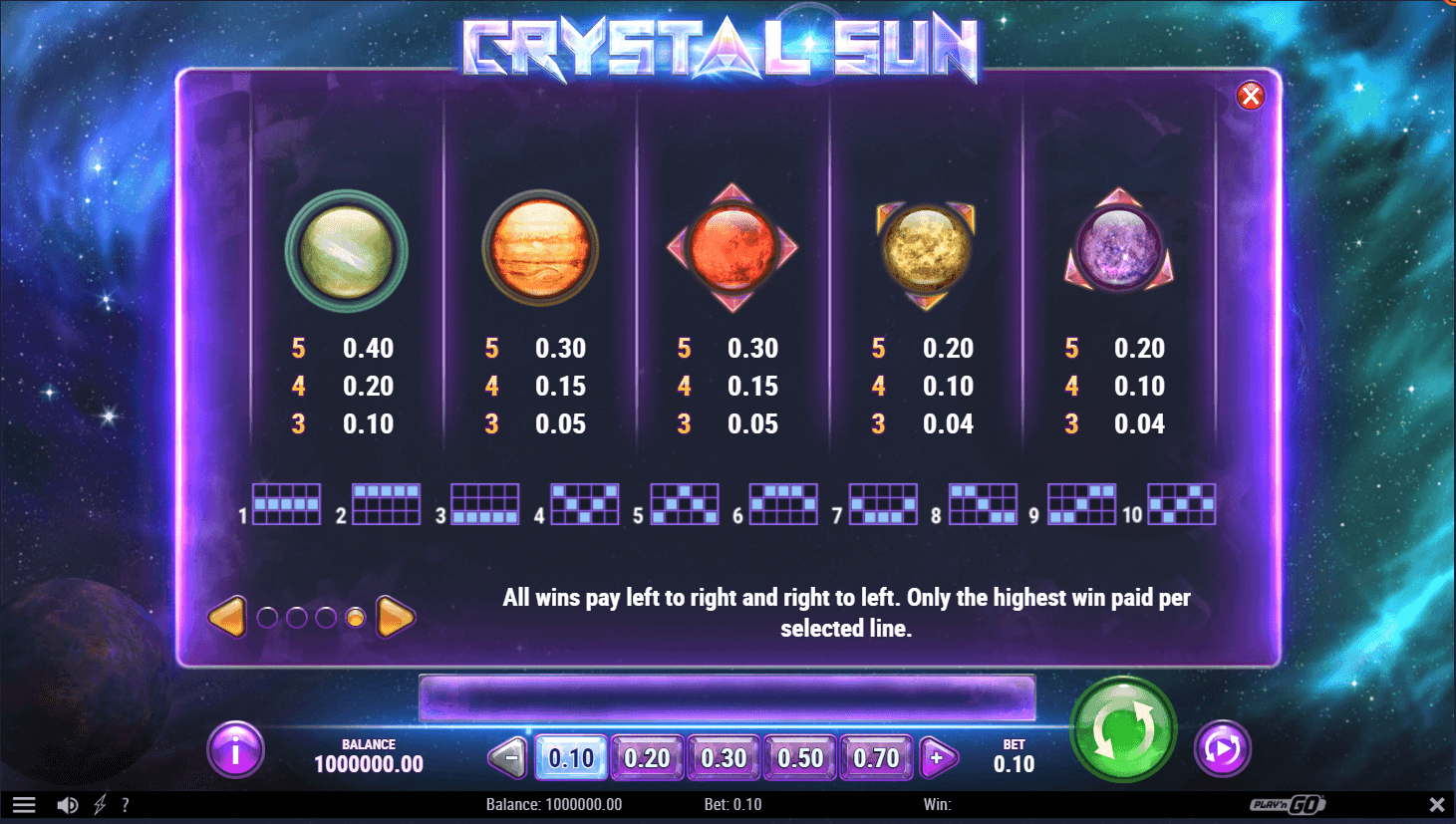The height and width of the screenshot is (824, 1456).
Task: Open the hamburger menu in bottom bar
Action: click(24, 805)
